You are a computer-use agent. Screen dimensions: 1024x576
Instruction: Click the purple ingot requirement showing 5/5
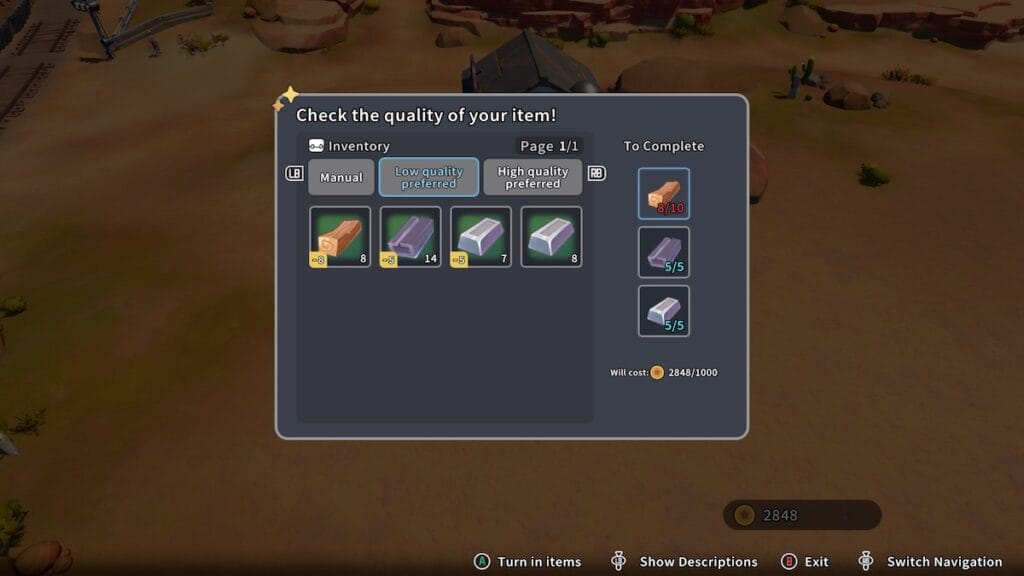(x=664, y=252)
